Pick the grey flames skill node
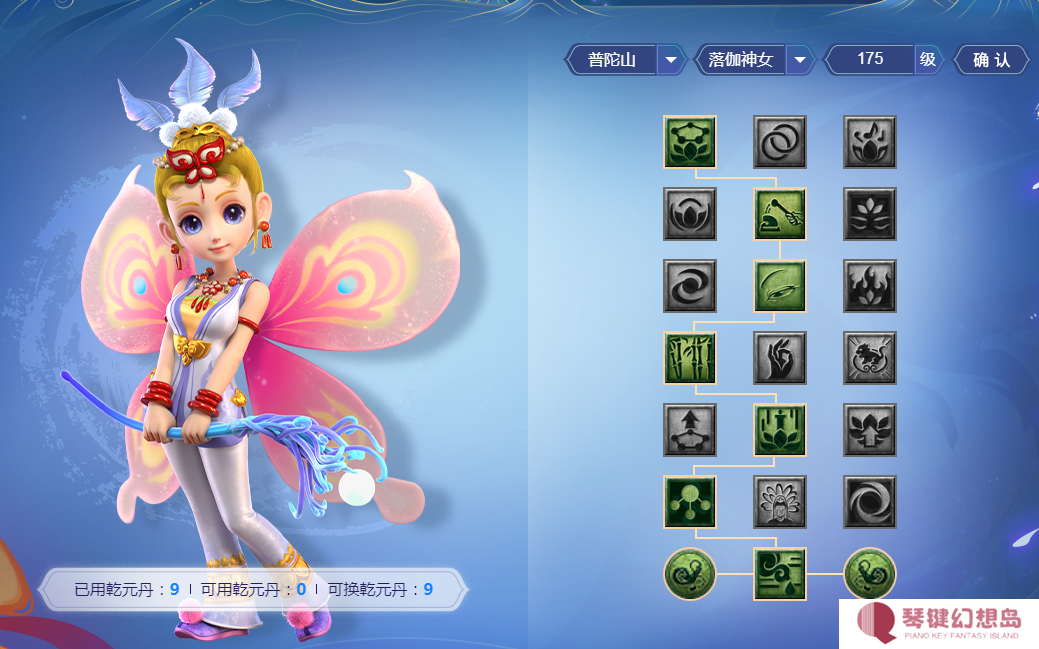1039x649 pixels. coord(870,286)
